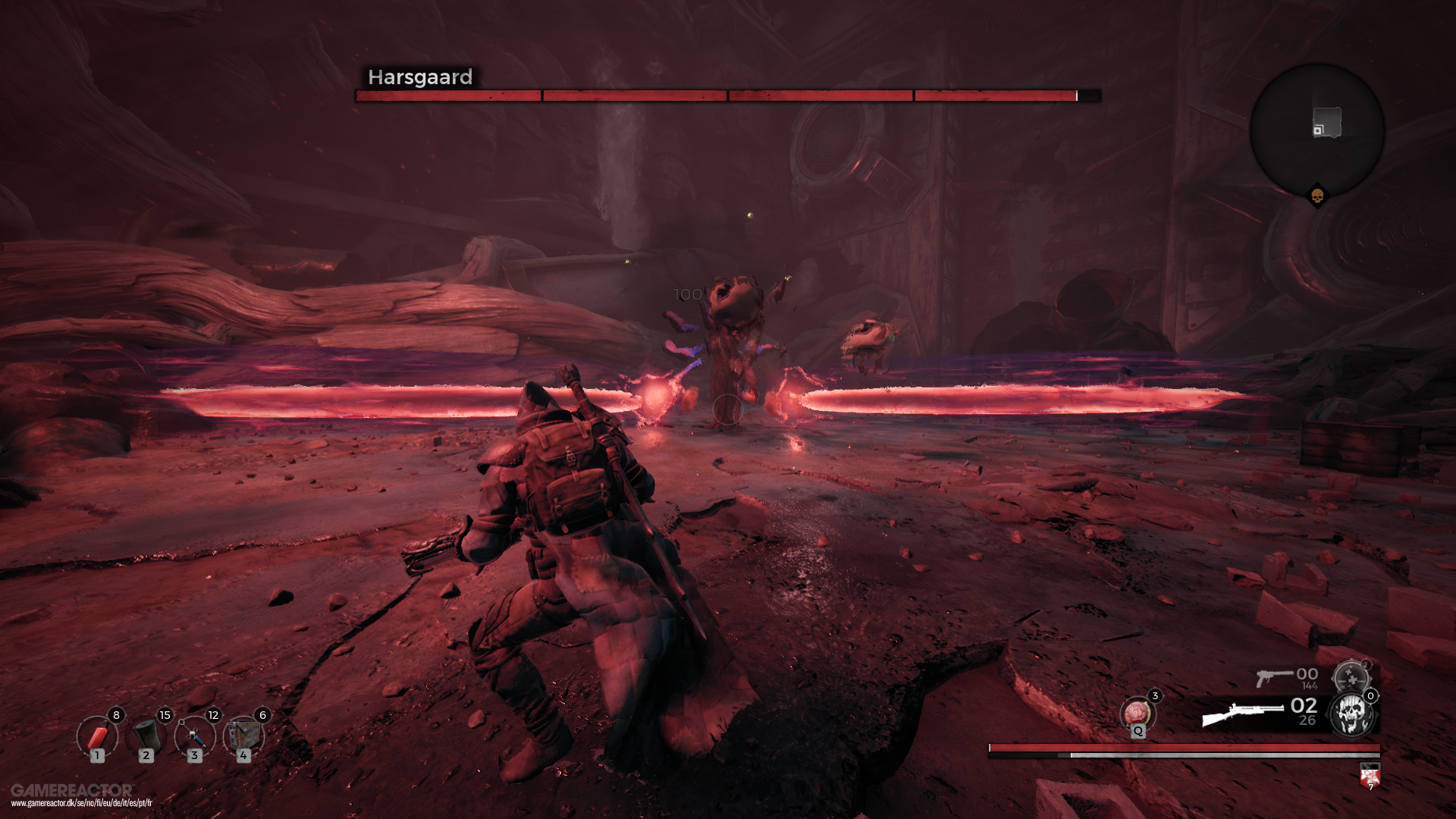
Task: Use the bandage roll item
Action: click(146, 736)
